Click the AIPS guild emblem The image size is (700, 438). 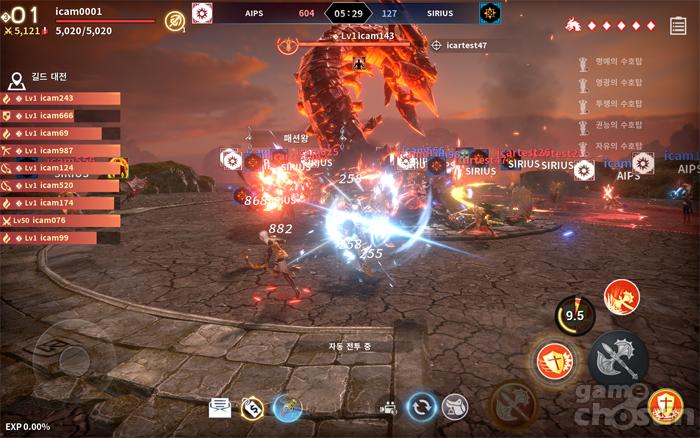202,13
